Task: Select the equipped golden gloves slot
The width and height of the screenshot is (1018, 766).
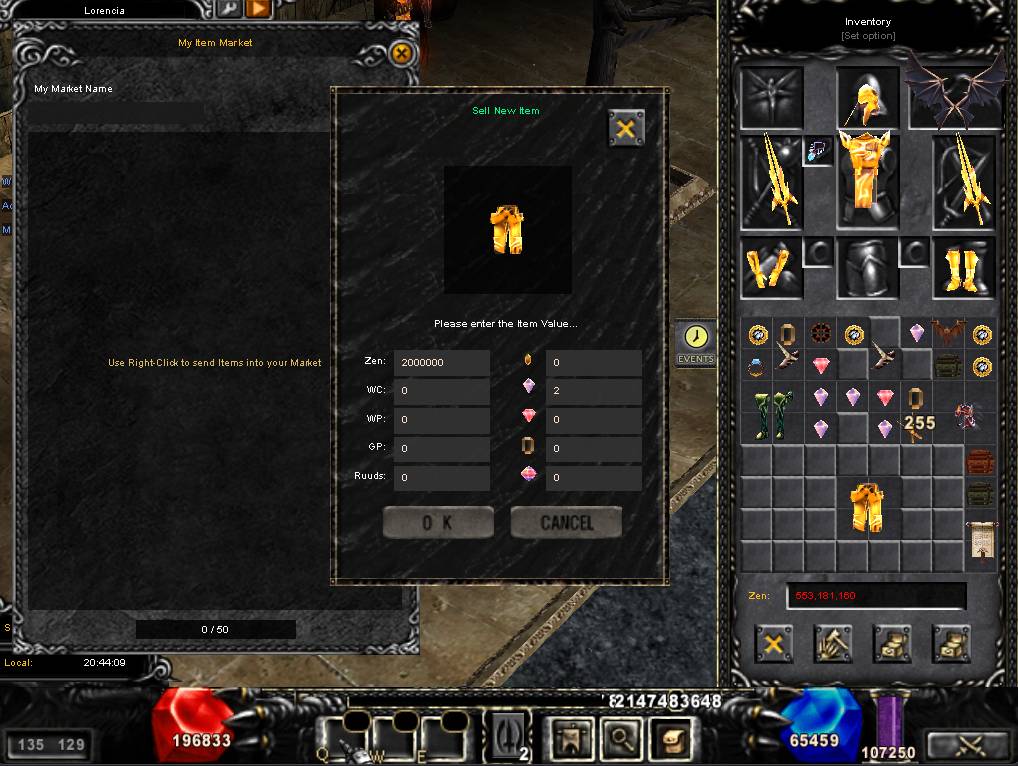Action: 771,268
